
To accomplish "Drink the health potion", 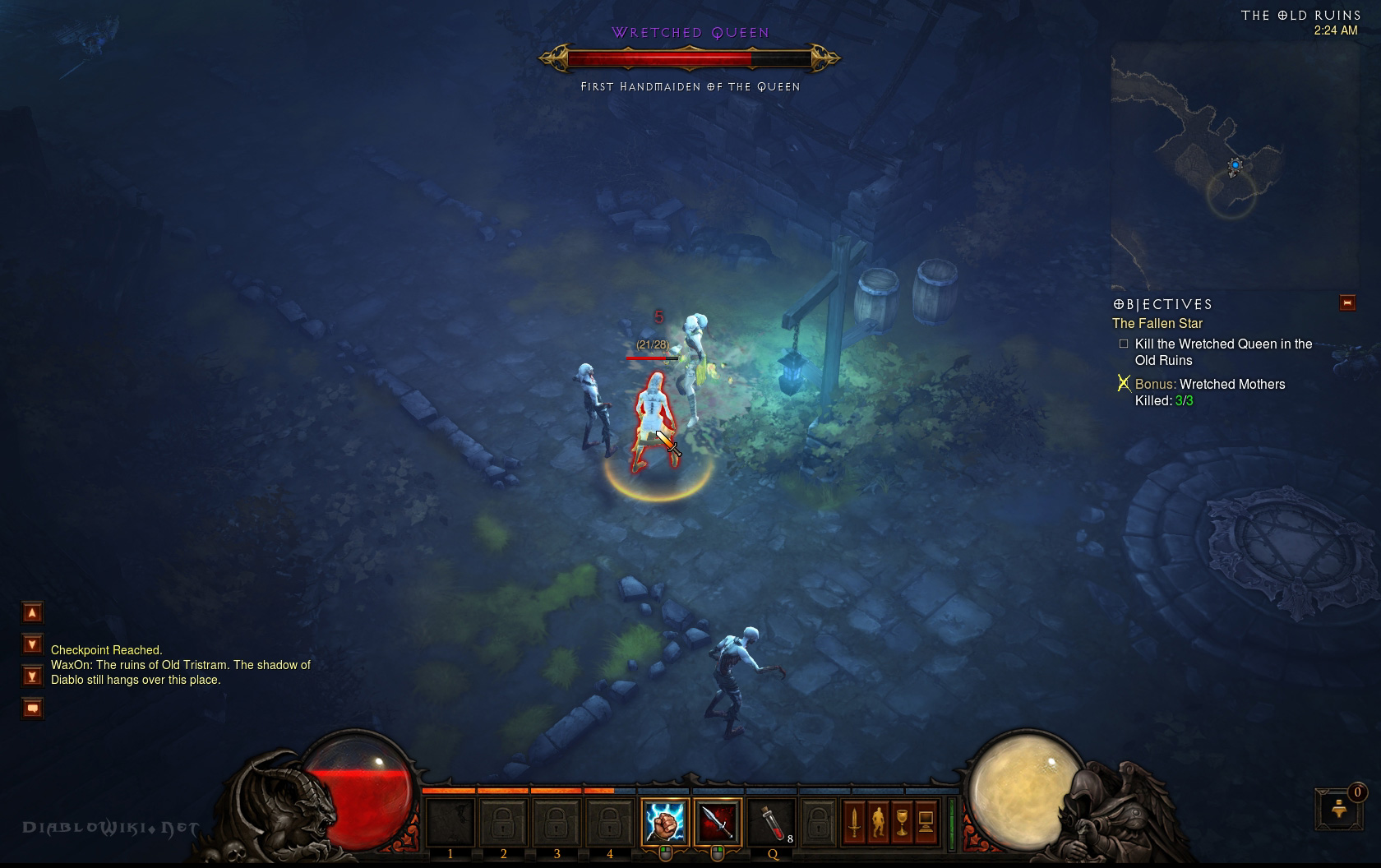I will [x=770, y=821].
